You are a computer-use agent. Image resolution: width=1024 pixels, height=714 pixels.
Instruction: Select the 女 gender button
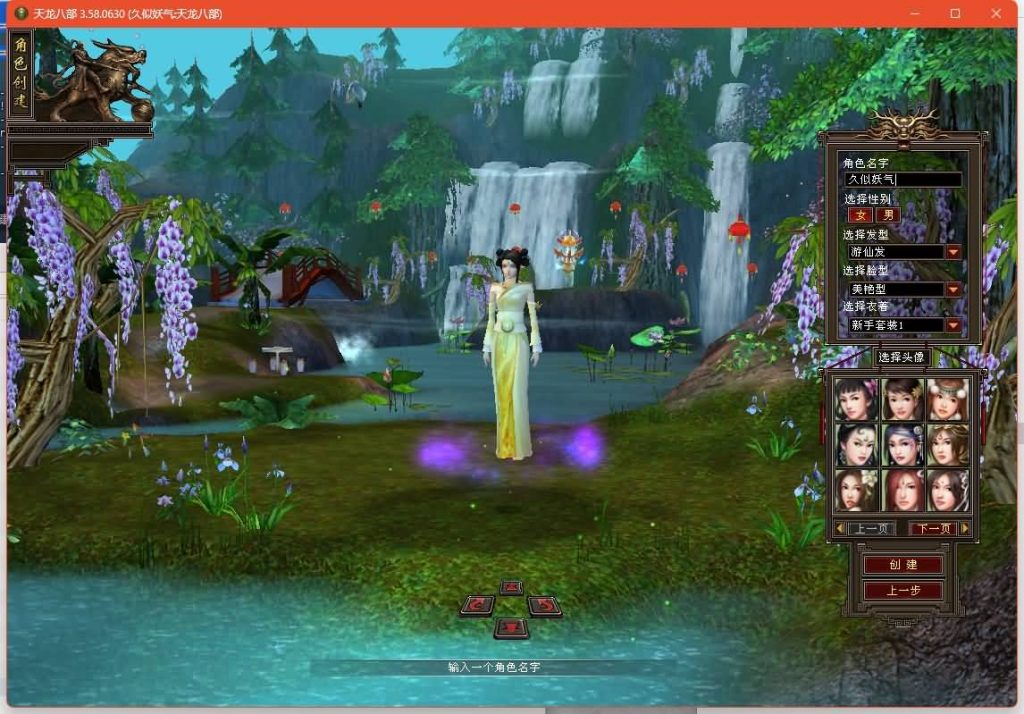coord(860,215)
